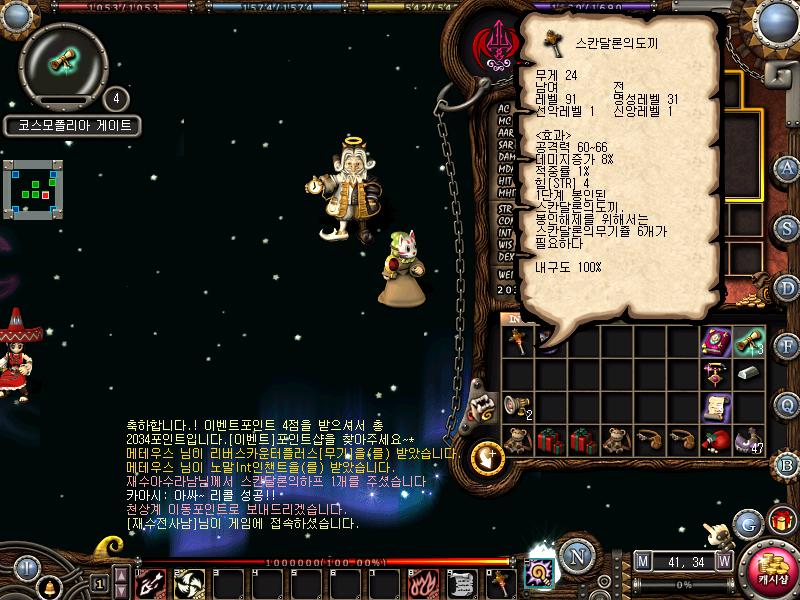Click the round Q side button
This screenshot has height=600, width=800.
(x=788, y=404)
